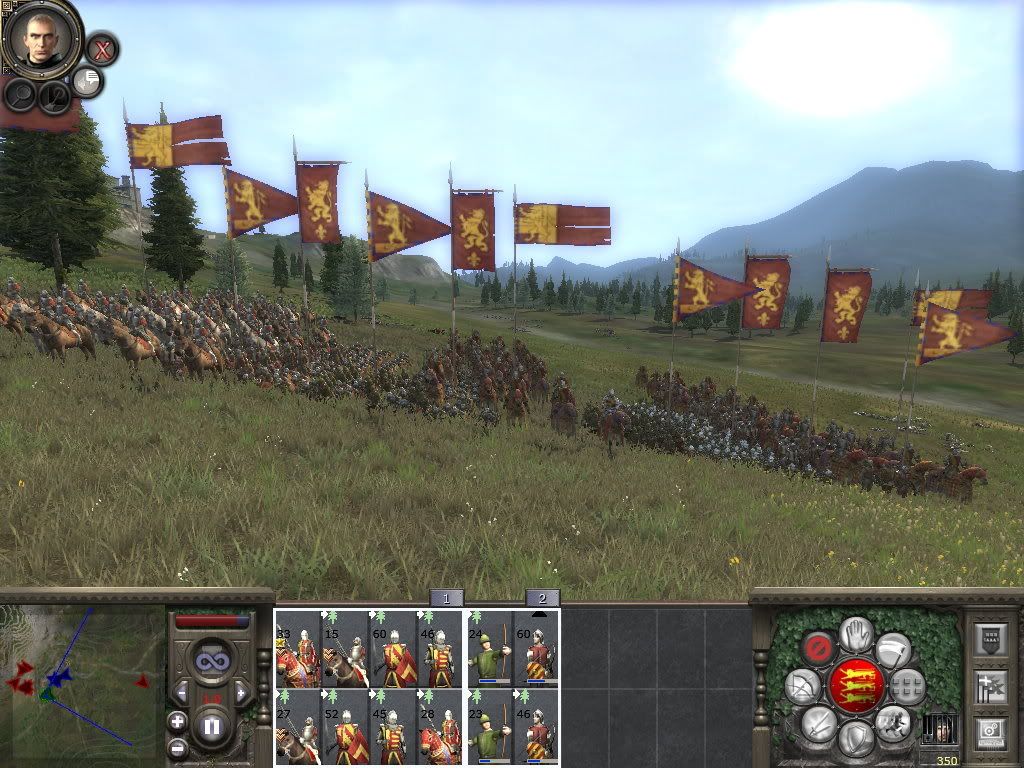Image resolution: width=1024 pixels, height=768 pixels.
Task: Click the magnifying glass button under advisor
Action: (20, 95)
